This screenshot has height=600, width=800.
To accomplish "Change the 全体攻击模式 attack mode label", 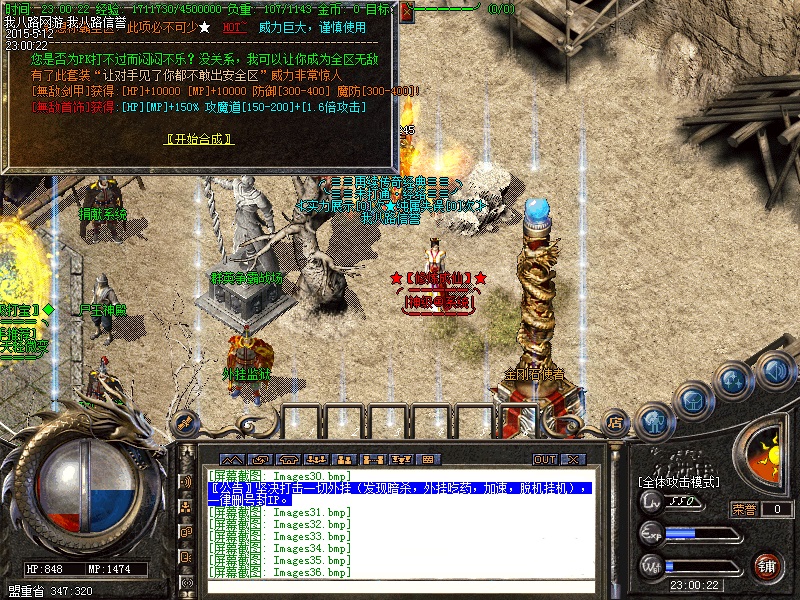I will point(680,482).
